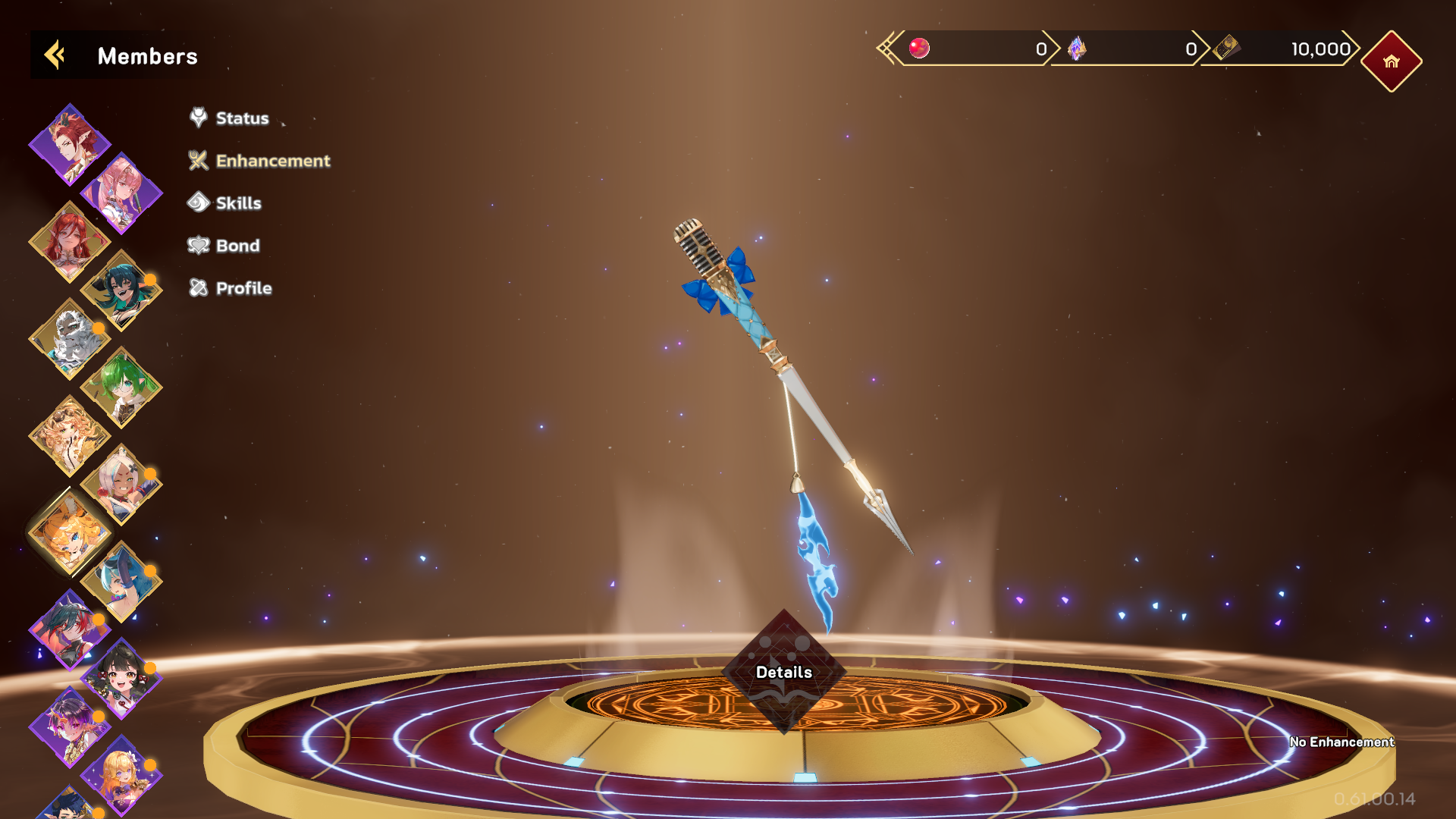1456x819 pixels.
Task: Select the curly blonde-haired character portrait
Action: 69,435
